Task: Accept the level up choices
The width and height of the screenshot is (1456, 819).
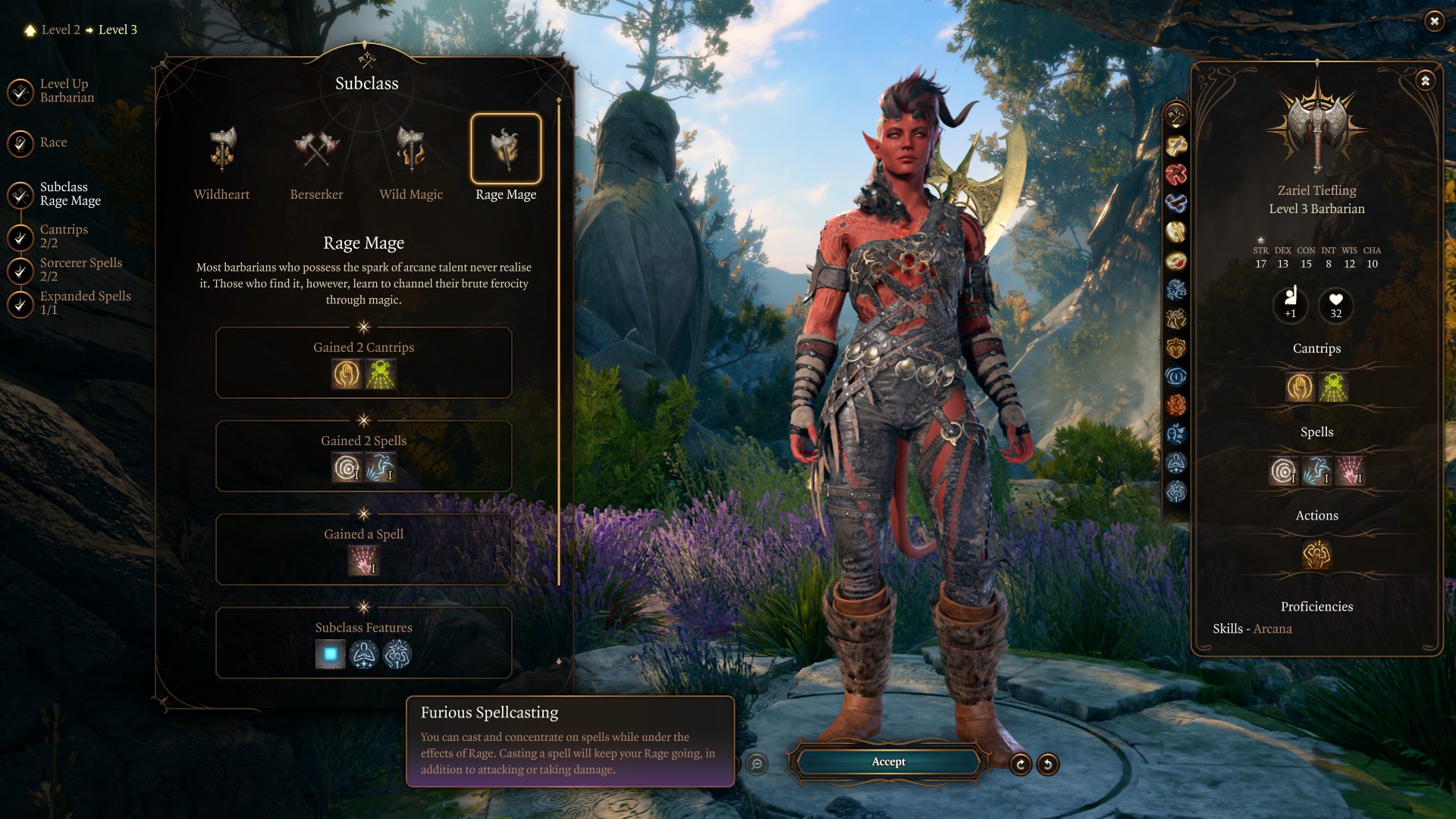Action: tap(888, 761)
